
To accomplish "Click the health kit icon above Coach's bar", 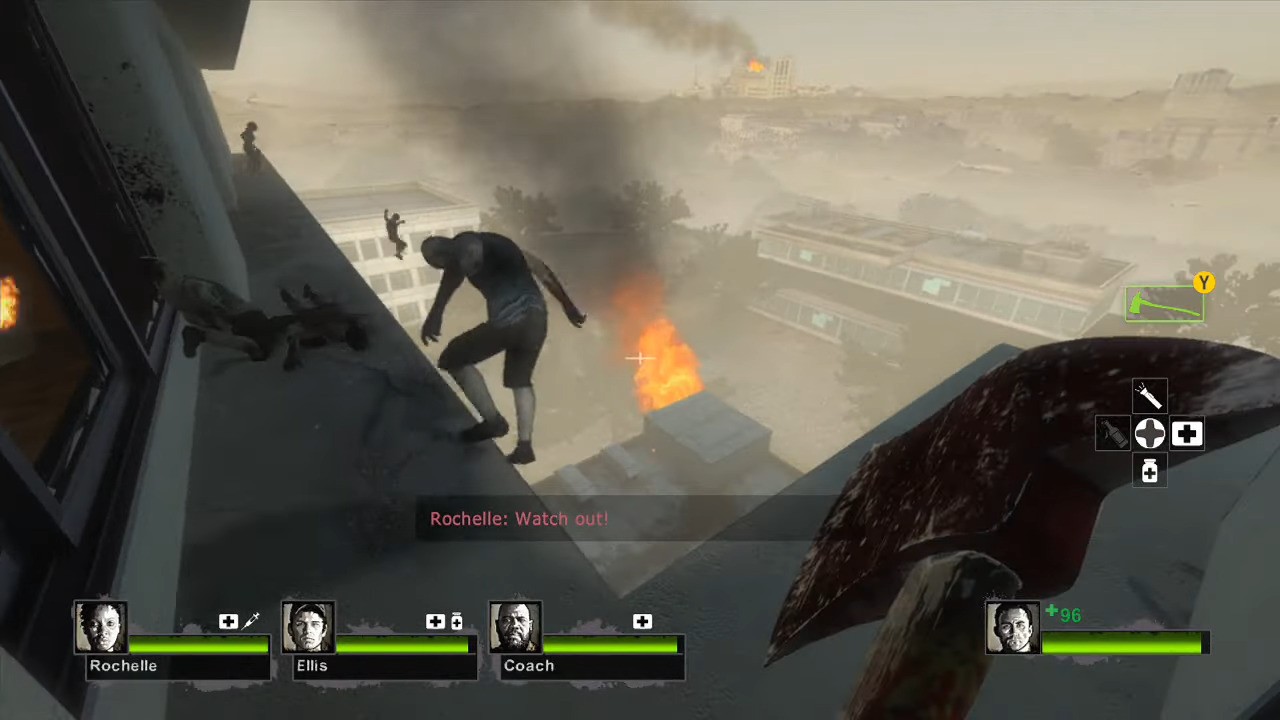I will [642, 621].
